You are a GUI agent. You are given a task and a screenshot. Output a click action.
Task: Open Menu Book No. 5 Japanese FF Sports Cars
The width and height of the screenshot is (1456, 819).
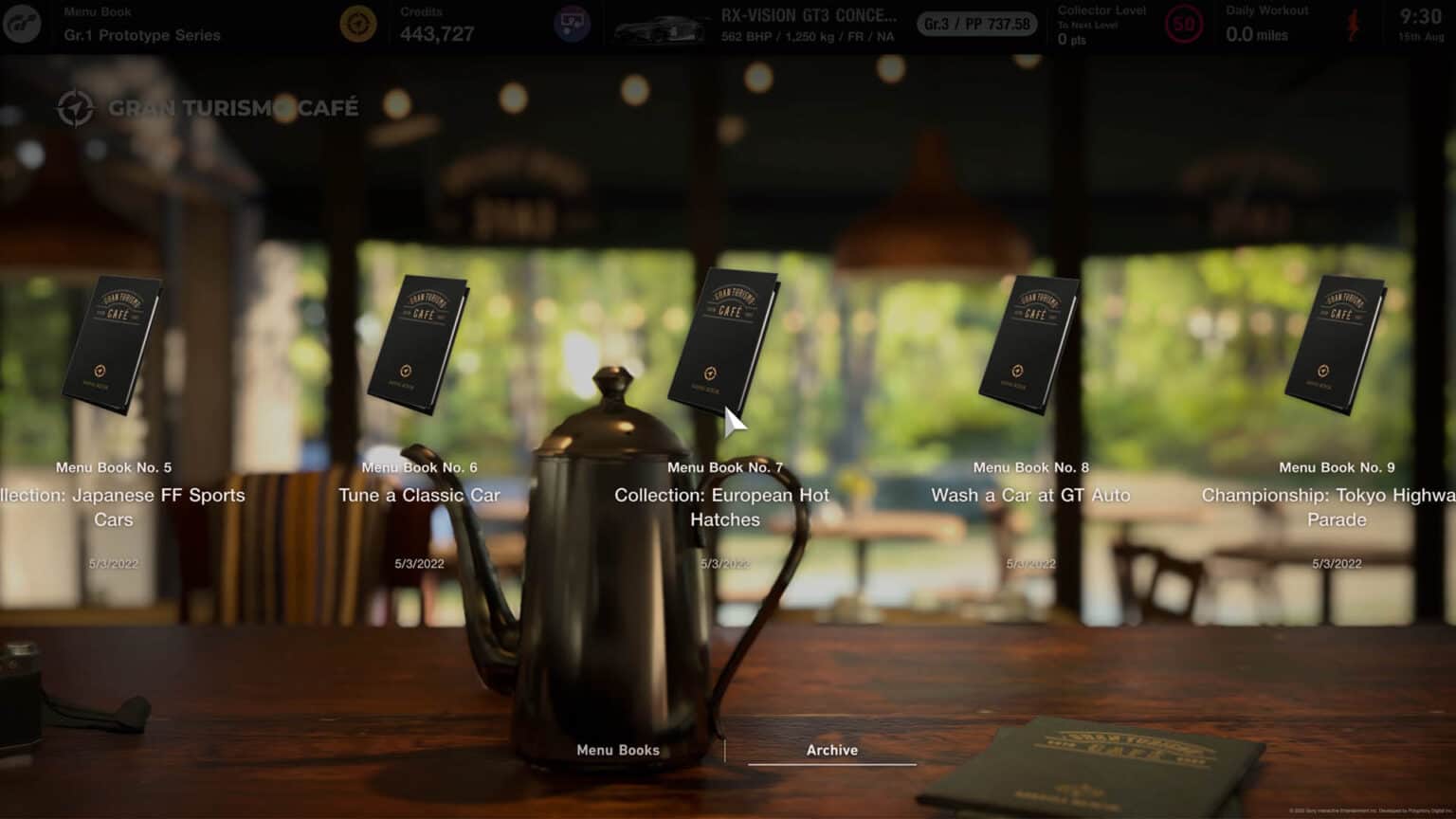pos(112,345)
